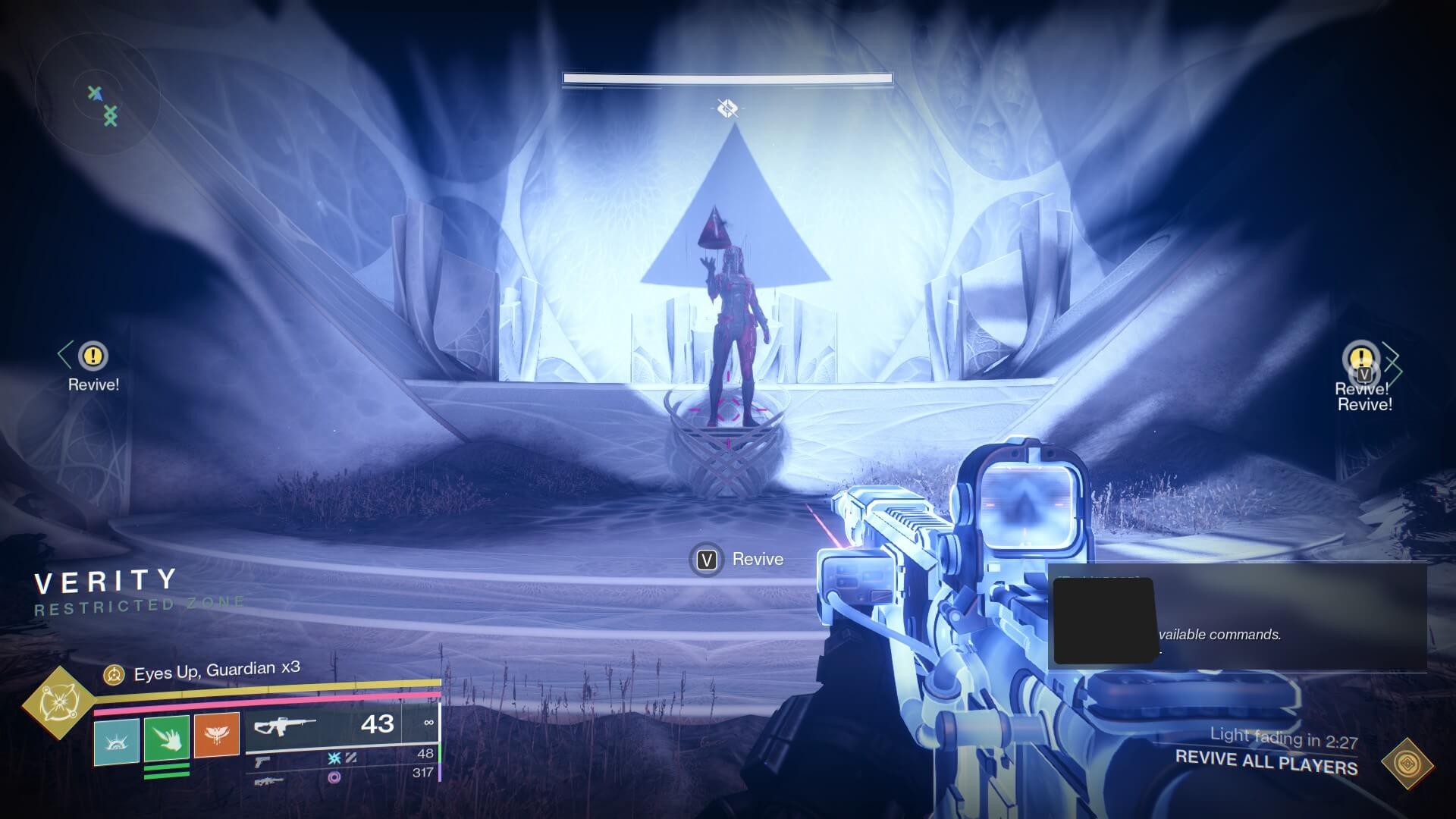Screen dimensions: 1456x819
Task: Select the Revive marker with right-pointing arrow
Action: tap(1362, 359)
